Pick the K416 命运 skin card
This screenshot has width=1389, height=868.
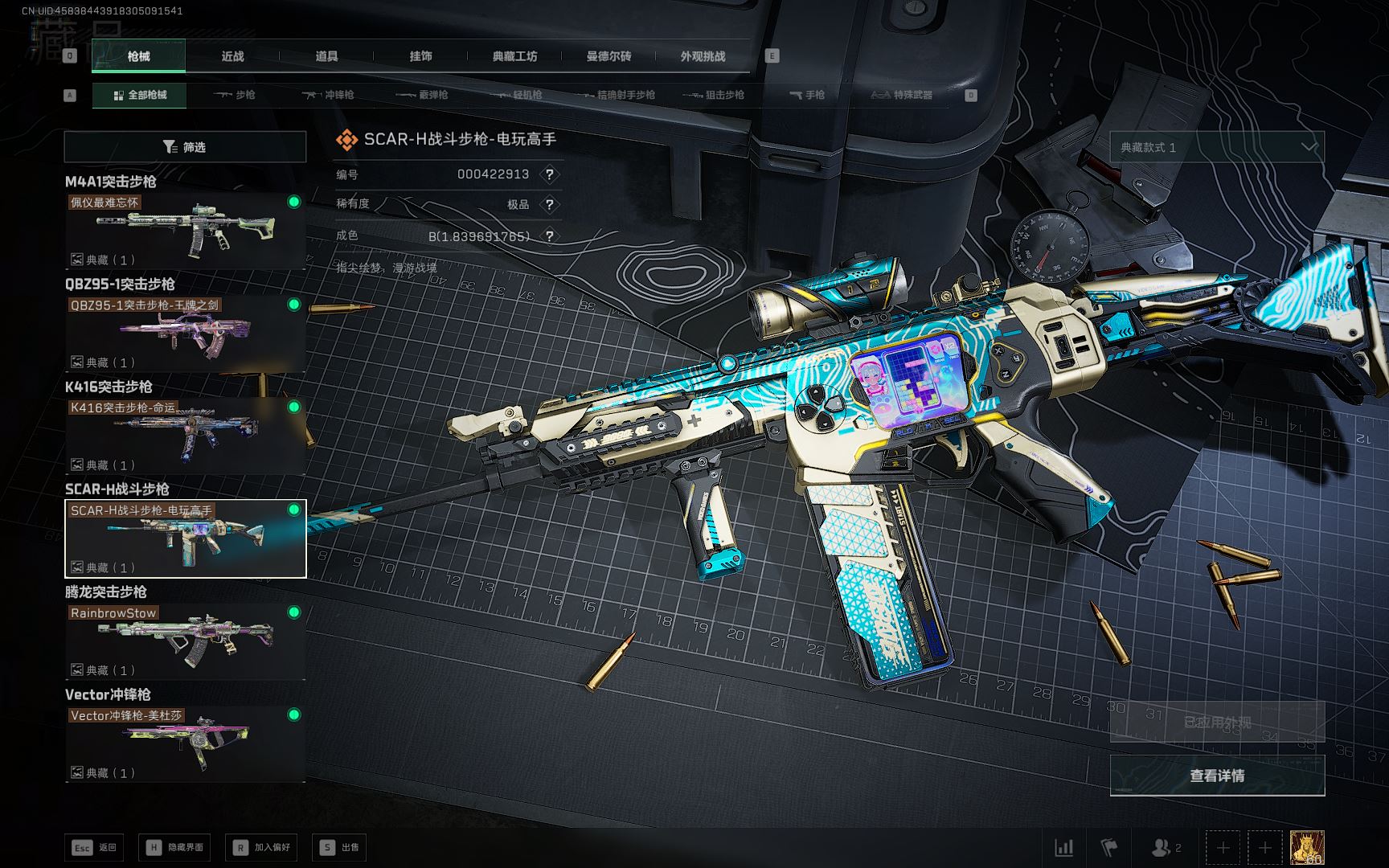tap(185, 436)
